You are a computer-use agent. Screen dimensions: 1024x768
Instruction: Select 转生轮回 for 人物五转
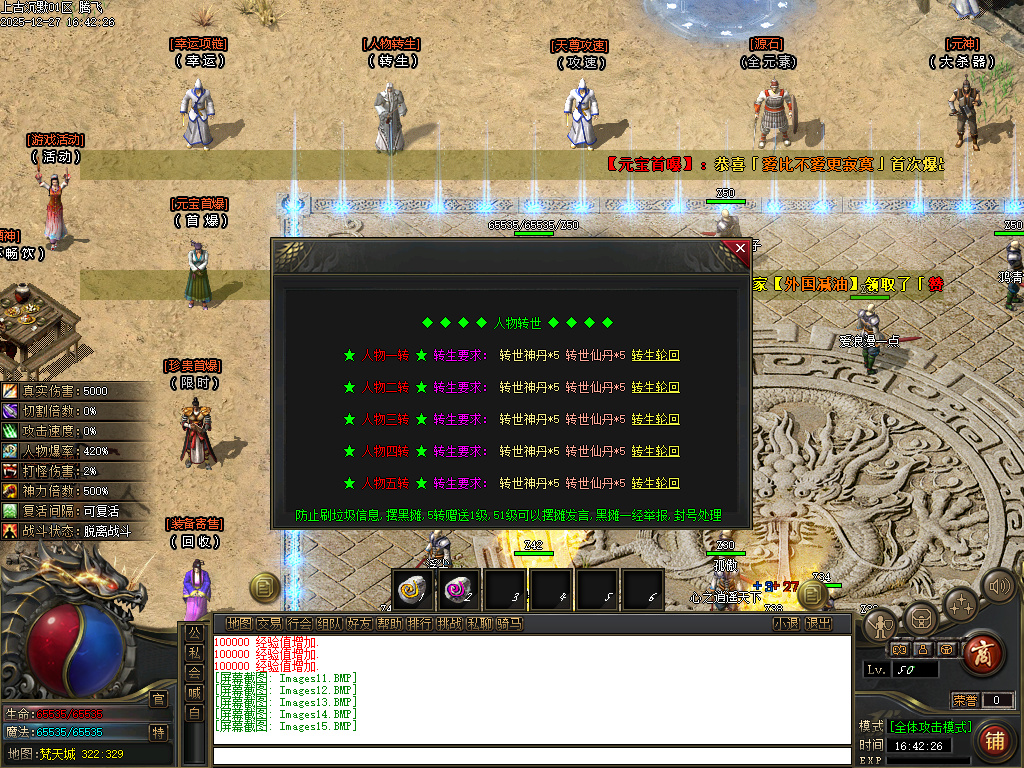coord(655,483)
